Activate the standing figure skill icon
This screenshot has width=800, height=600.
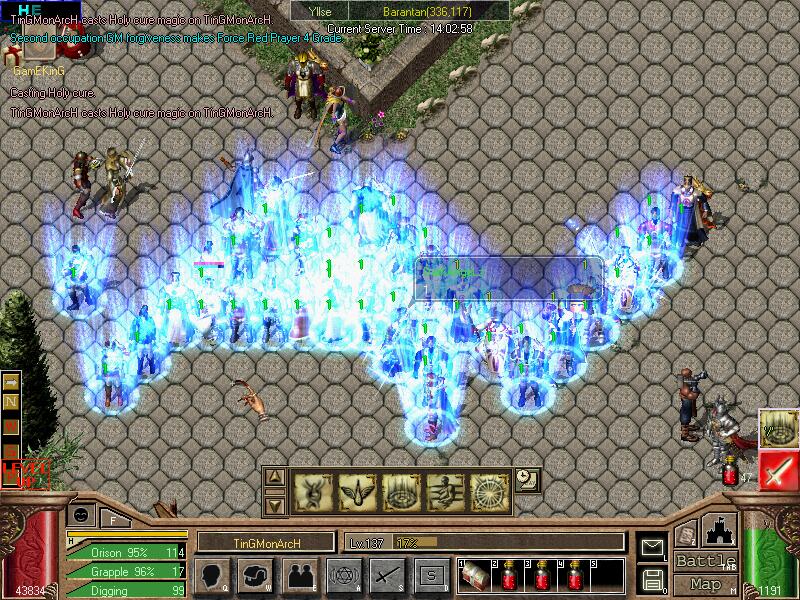point(445,491)
